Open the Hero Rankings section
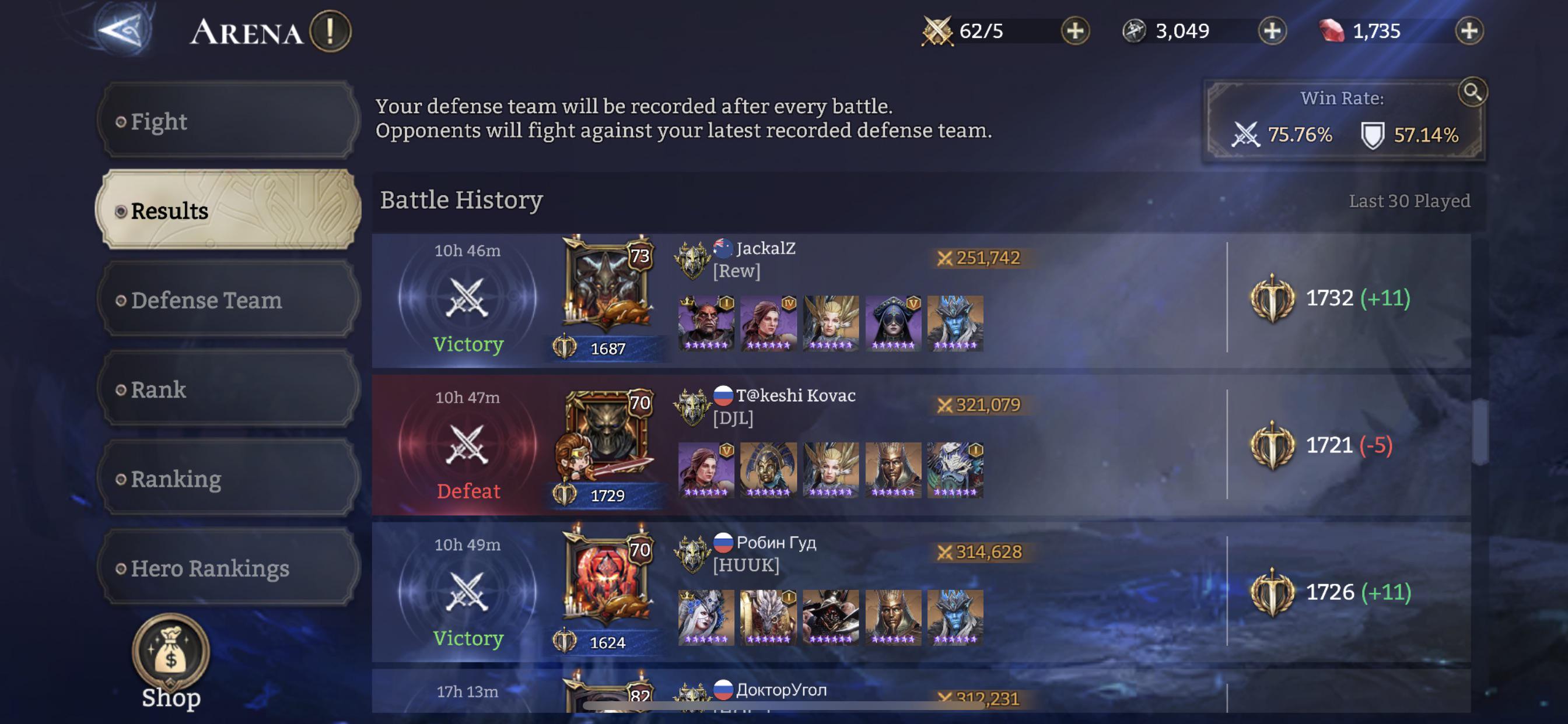The image size is (1568, 724). pyautogui.click(x=210, y=568)
